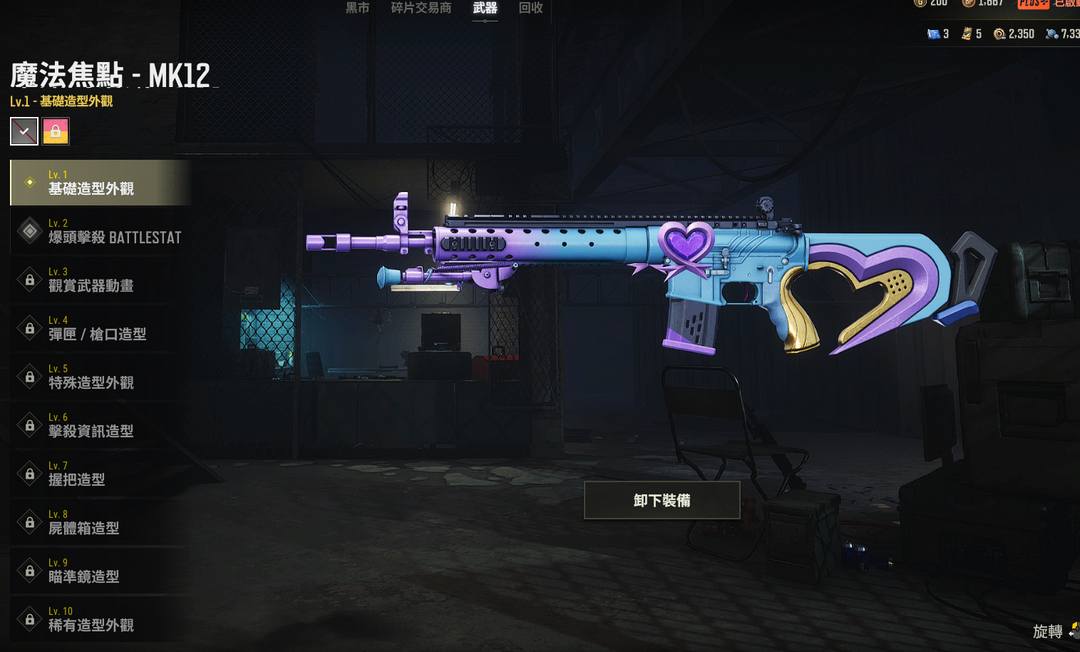The width and height of the screenshot is (1080, 652).
Task: Select the 武器 tab
Action: click(485, 8)
